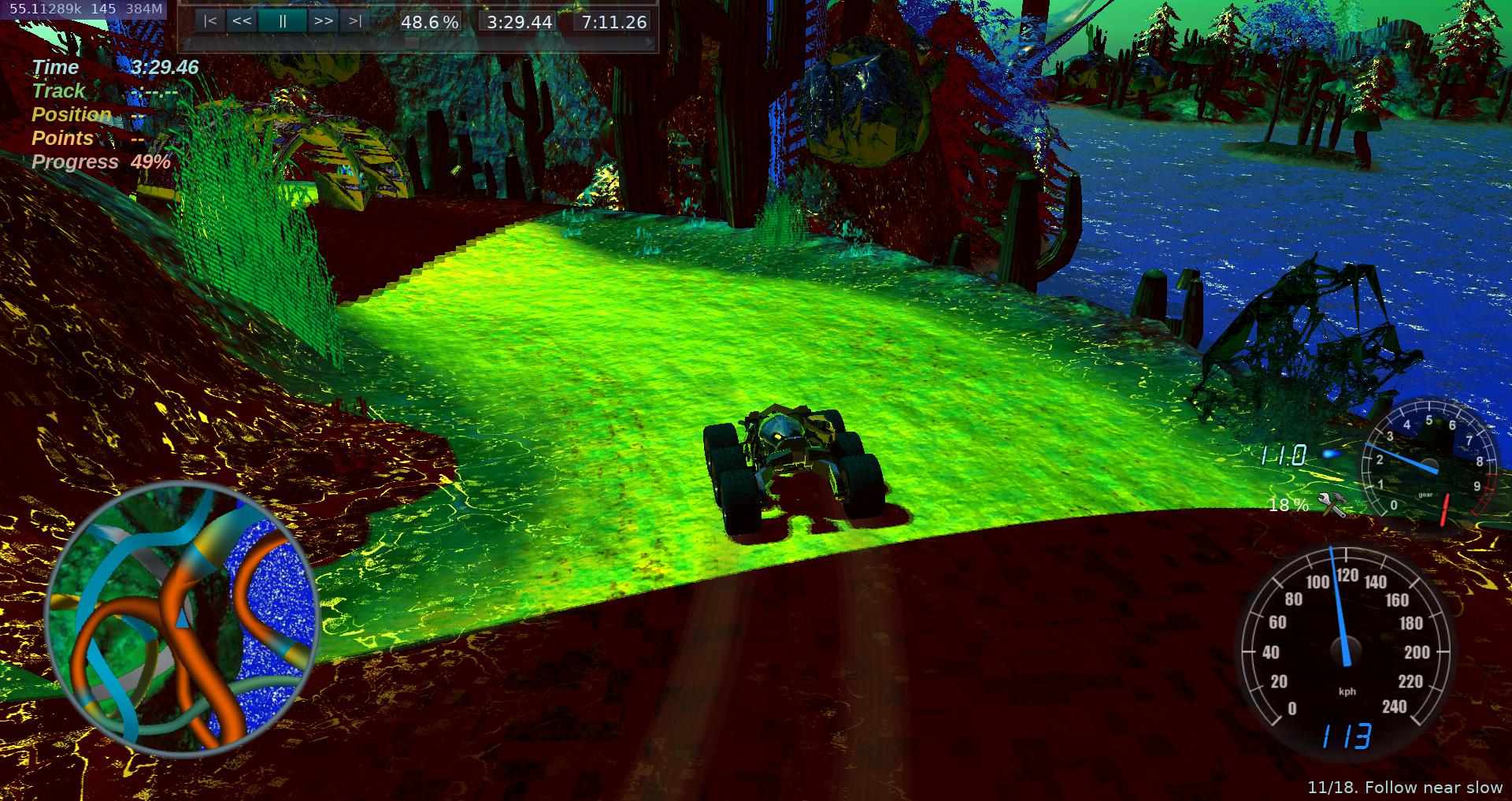Click the circular track minimap

click(x=182, y=619)
